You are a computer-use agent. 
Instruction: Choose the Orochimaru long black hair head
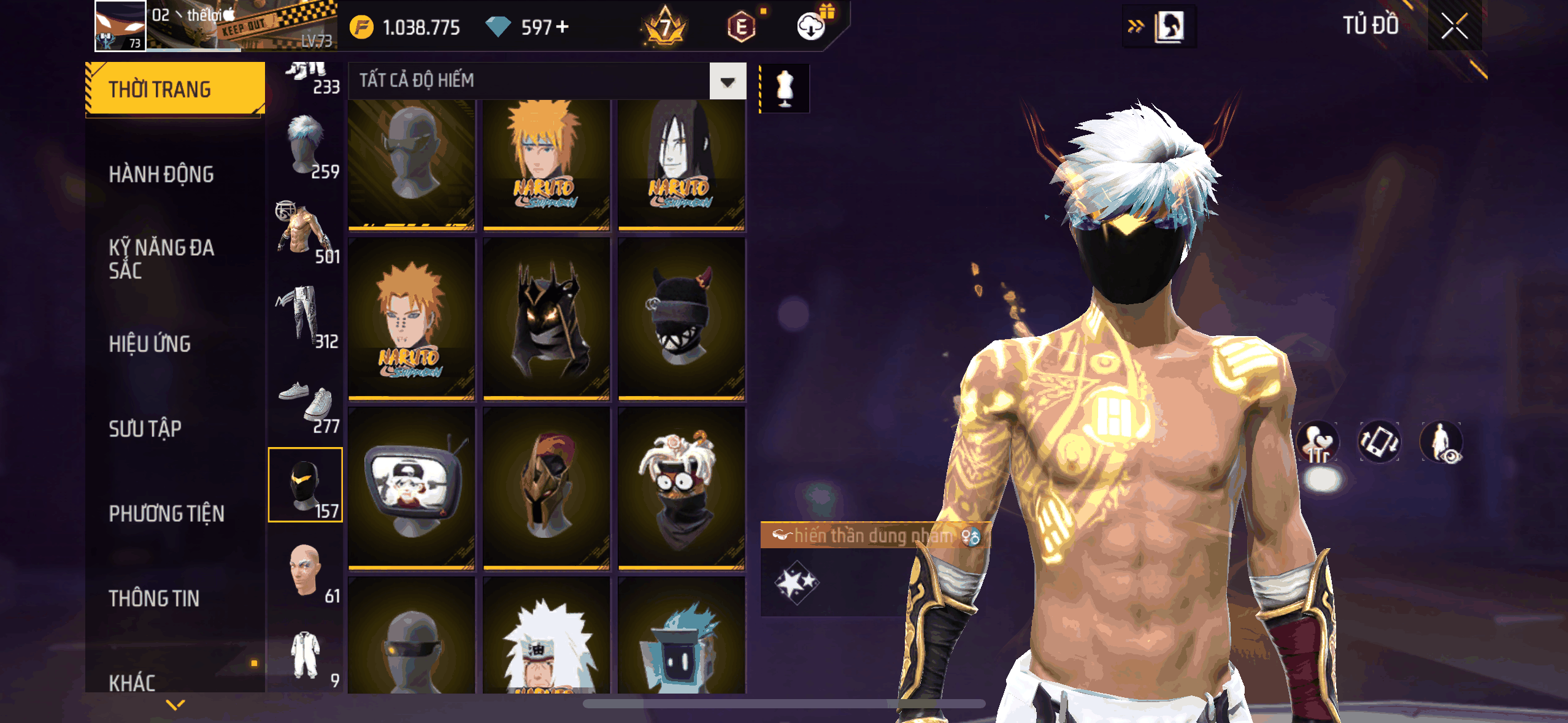point(682,164)
